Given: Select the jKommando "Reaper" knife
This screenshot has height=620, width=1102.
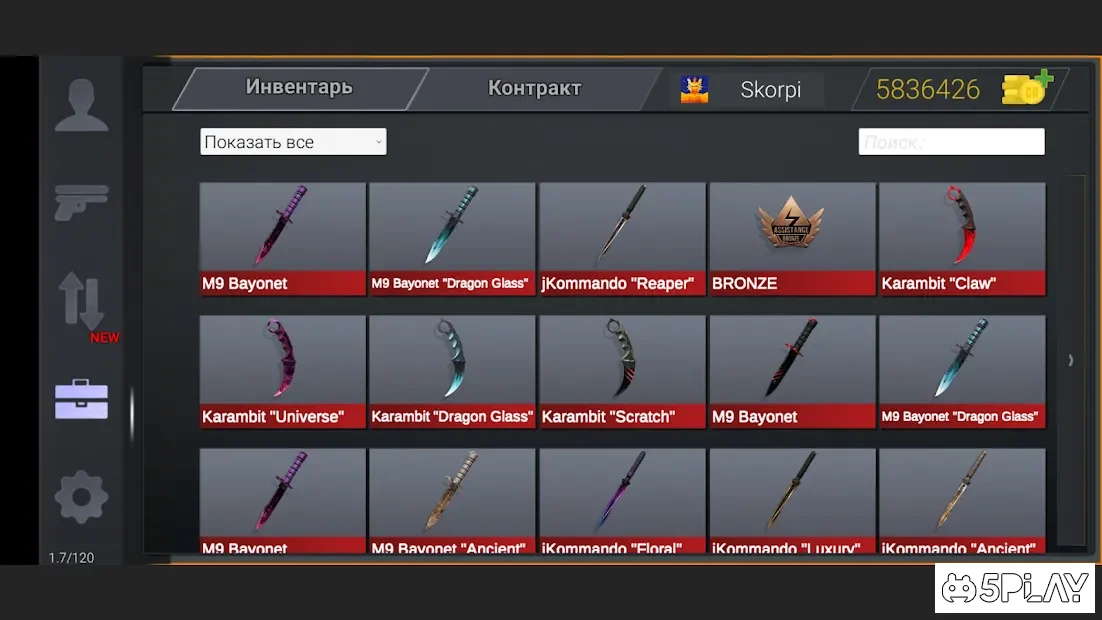Looking at the screenshot, I should point(622,238).
